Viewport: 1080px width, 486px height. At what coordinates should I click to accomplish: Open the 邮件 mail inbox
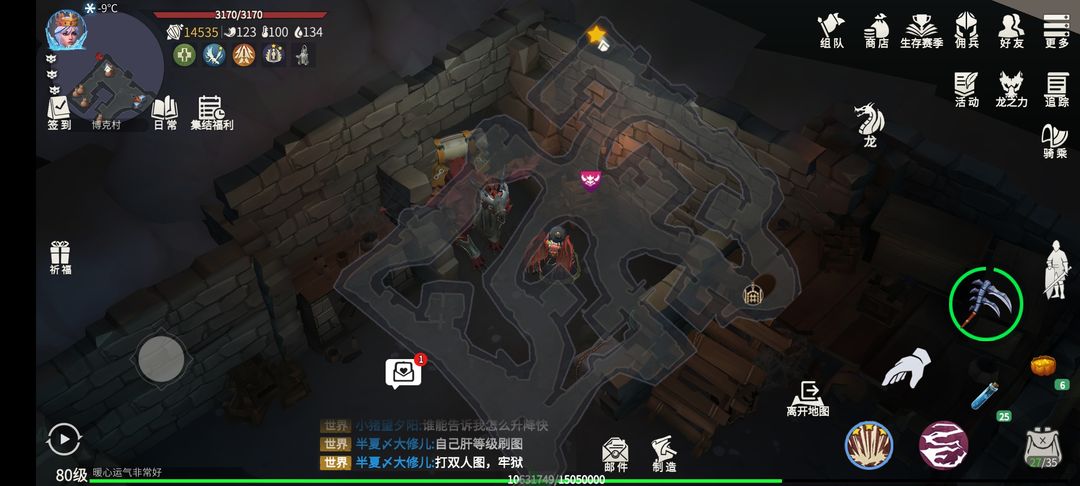(x=615, y=453)
